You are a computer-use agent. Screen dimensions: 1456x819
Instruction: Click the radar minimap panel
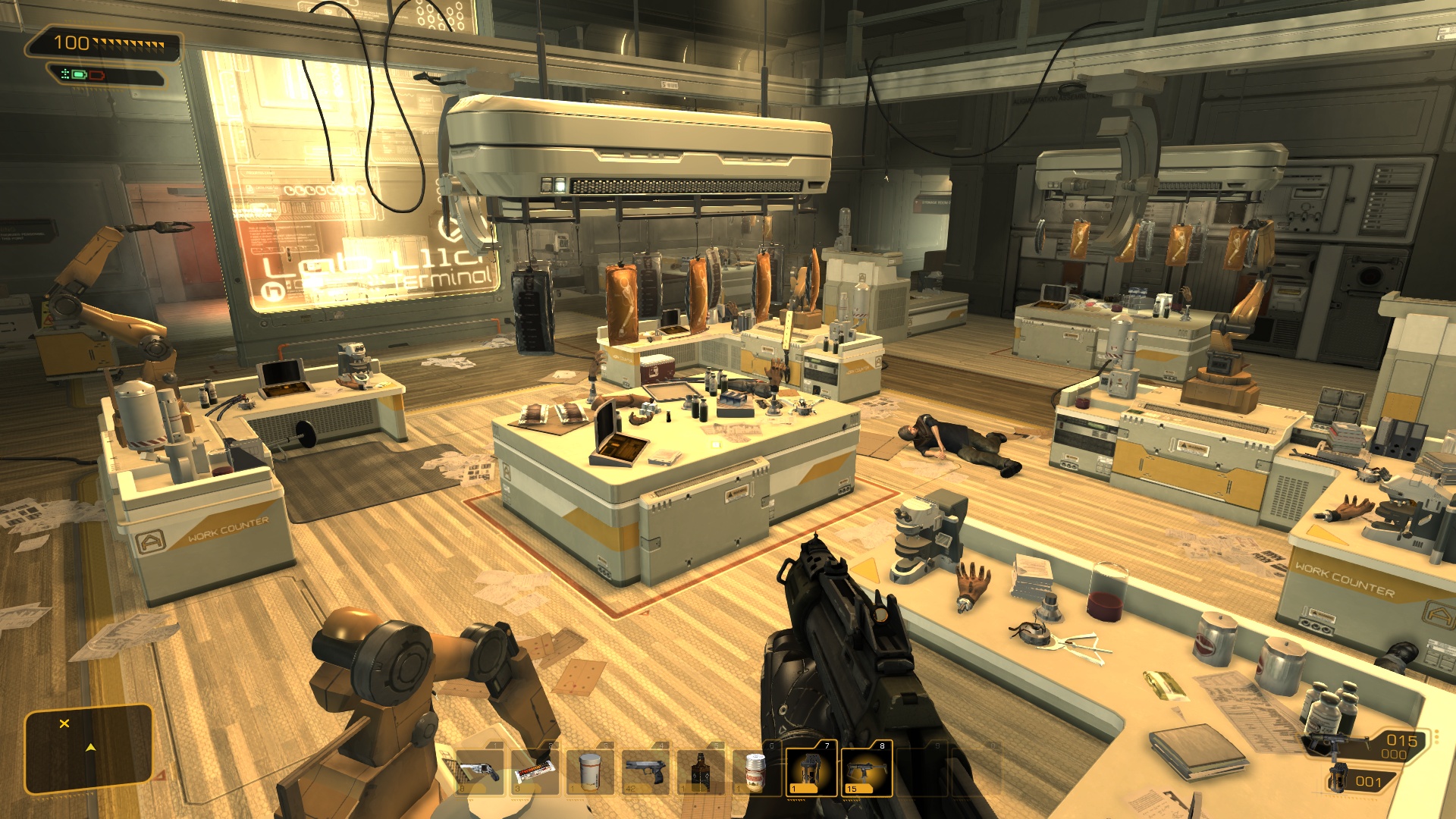coord(89,748)
